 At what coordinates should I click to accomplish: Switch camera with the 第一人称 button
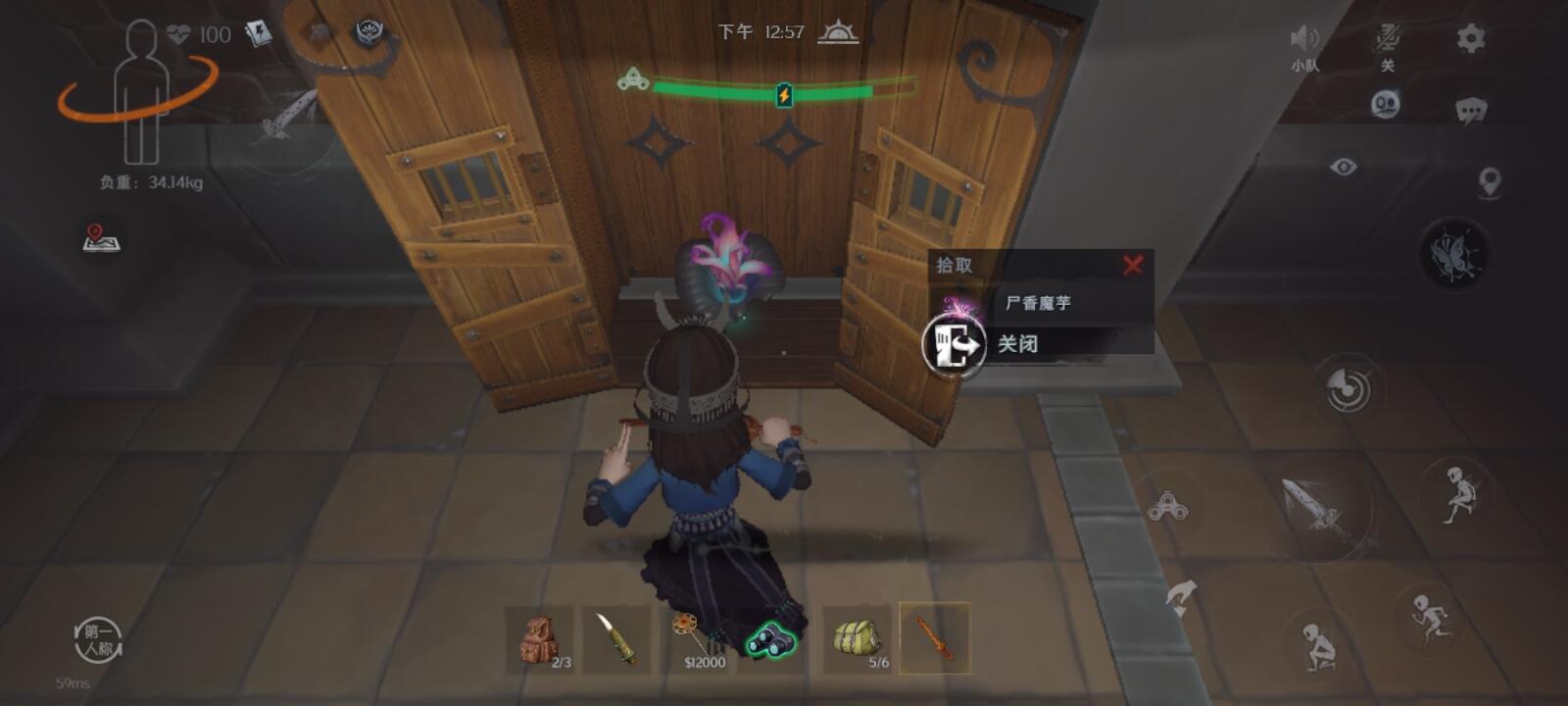coord(98,640)
